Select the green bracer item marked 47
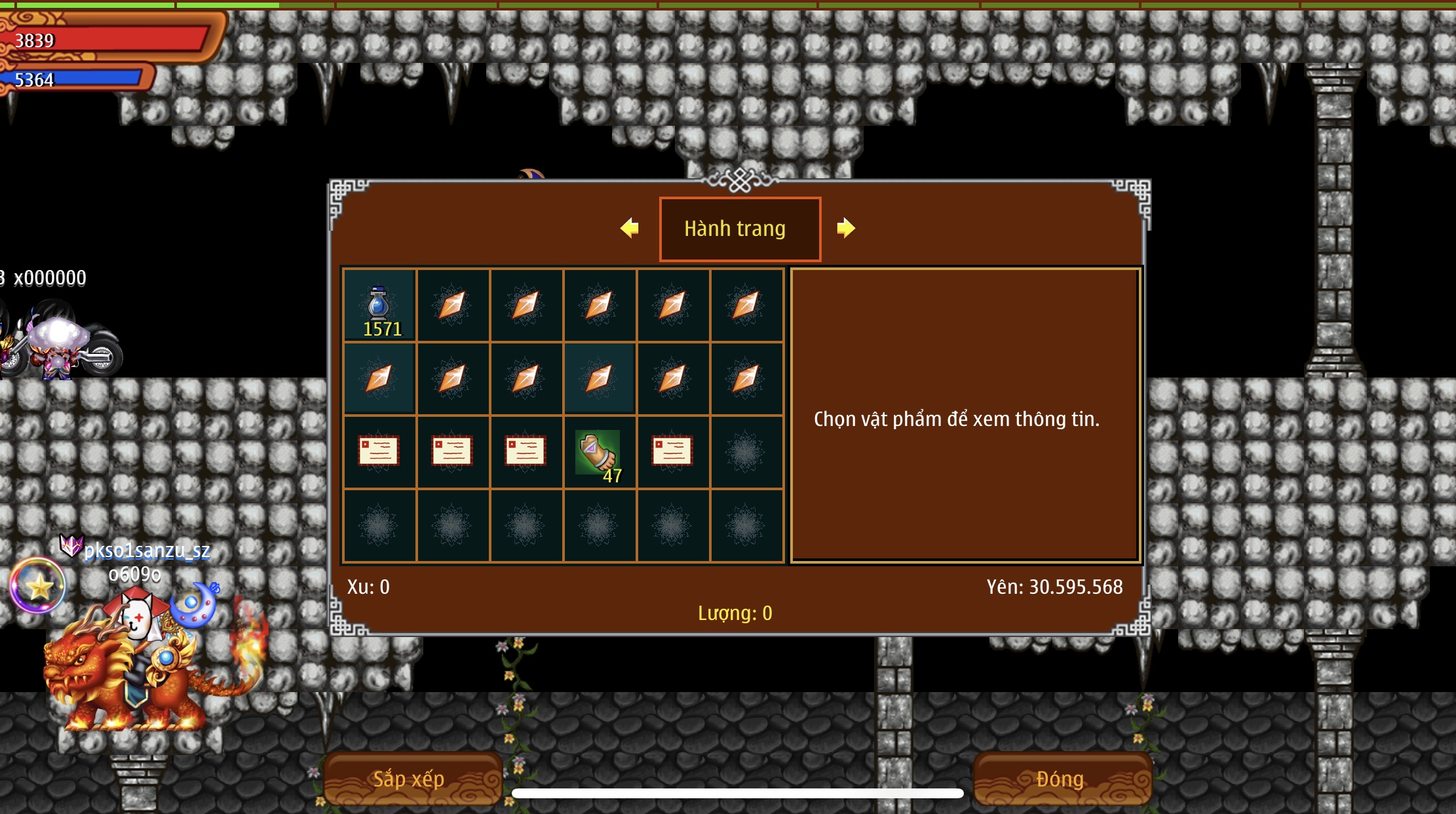Viewport: 1456px width, 814px height. (598, 452)
